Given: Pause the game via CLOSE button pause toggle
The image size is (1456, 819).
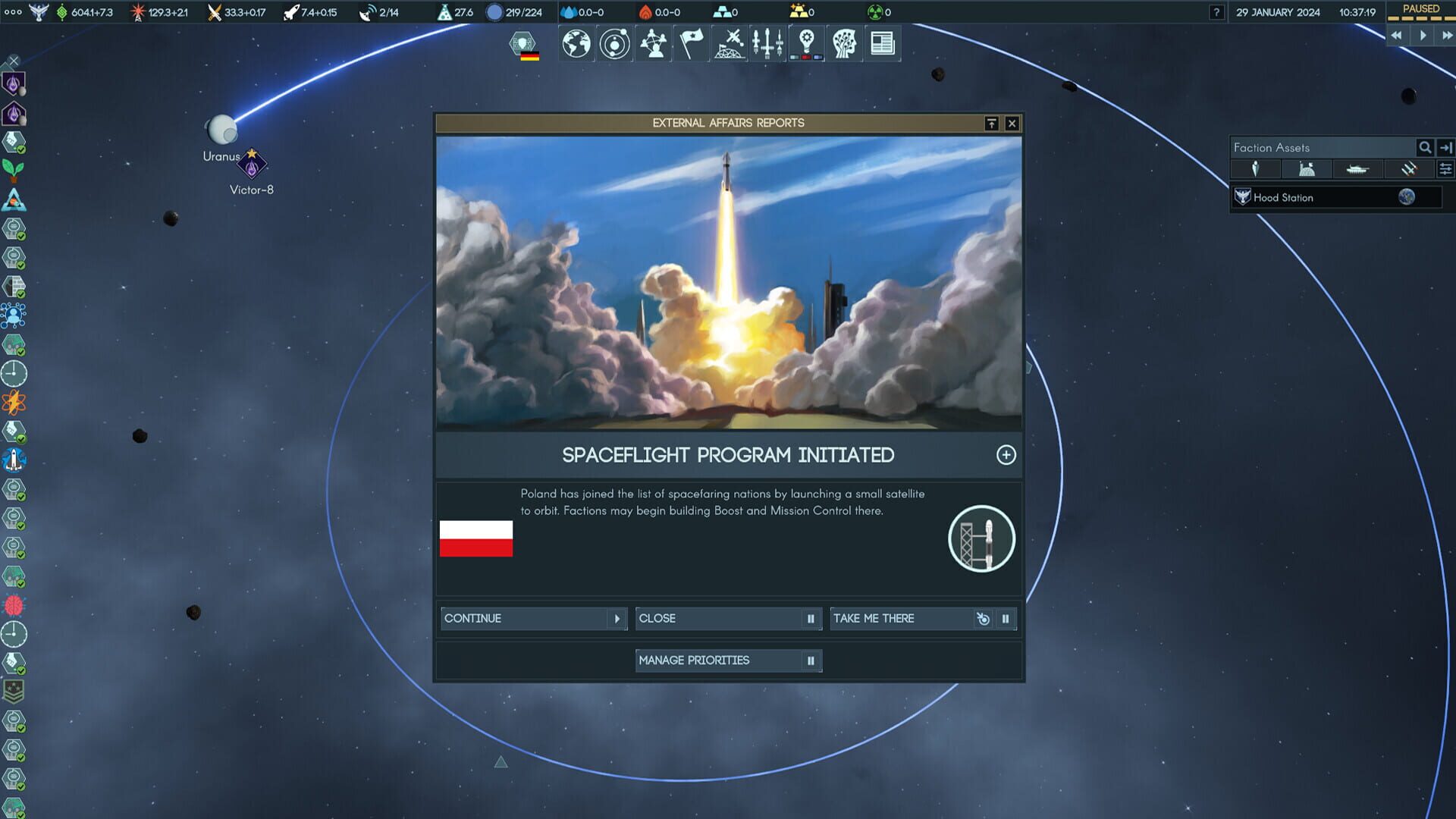Looking at the screenshot, I should click(x=811, y=619).
